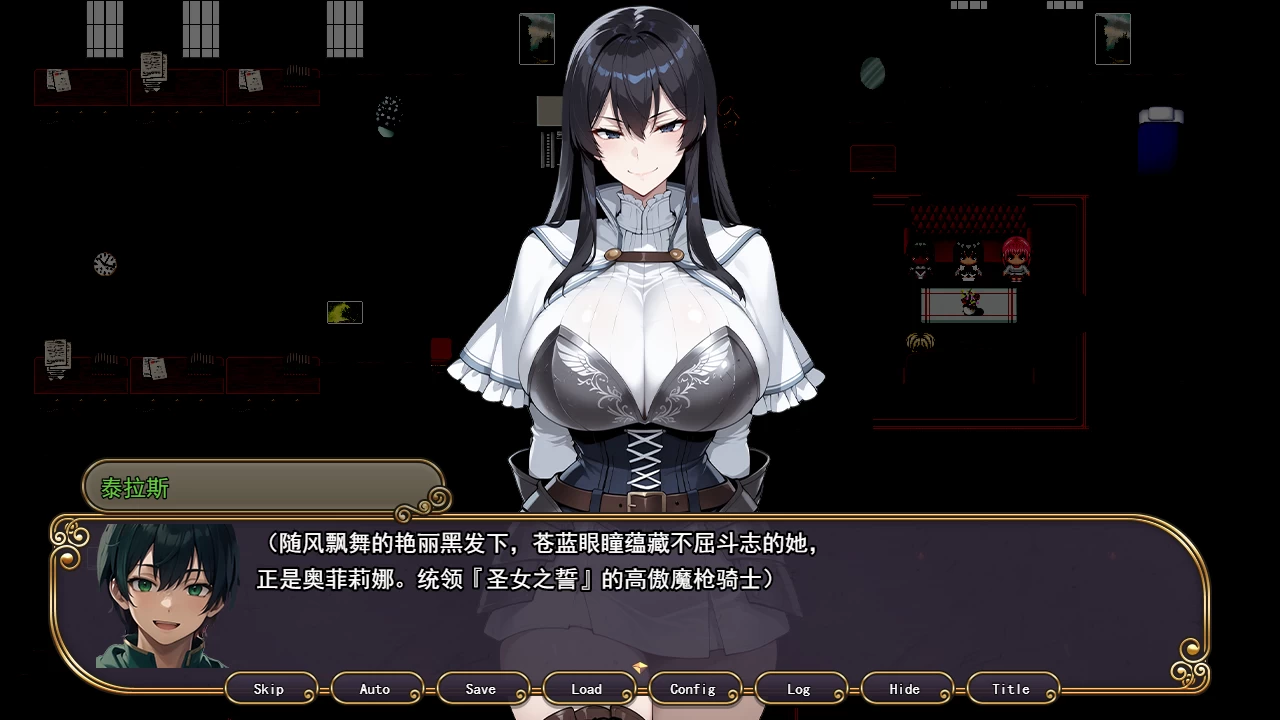Click the green plant sprite on the desk

pos(344,312)
